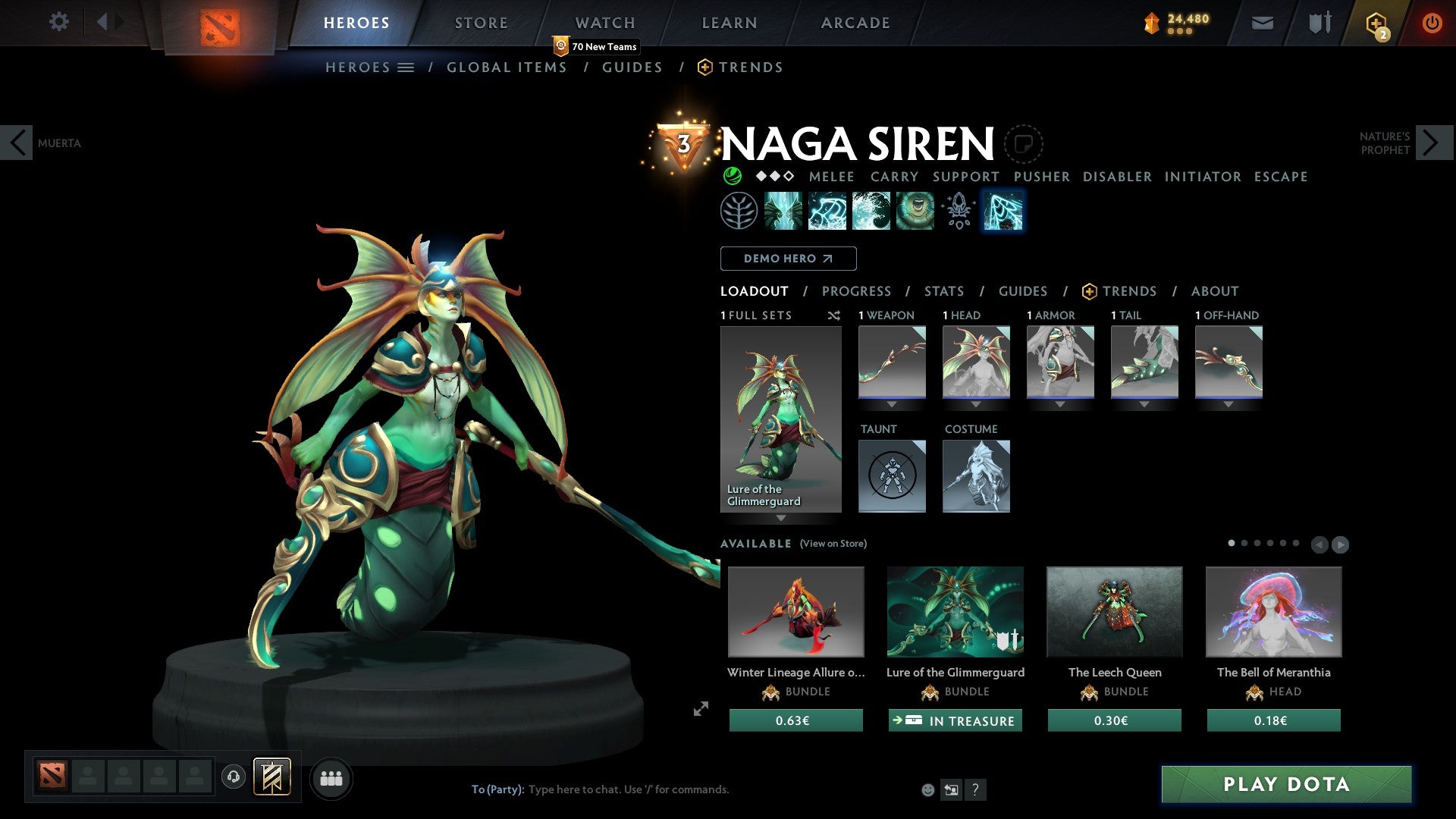
Task: Show the Stats tab for Naga Siren
Action: click(944, 291)
